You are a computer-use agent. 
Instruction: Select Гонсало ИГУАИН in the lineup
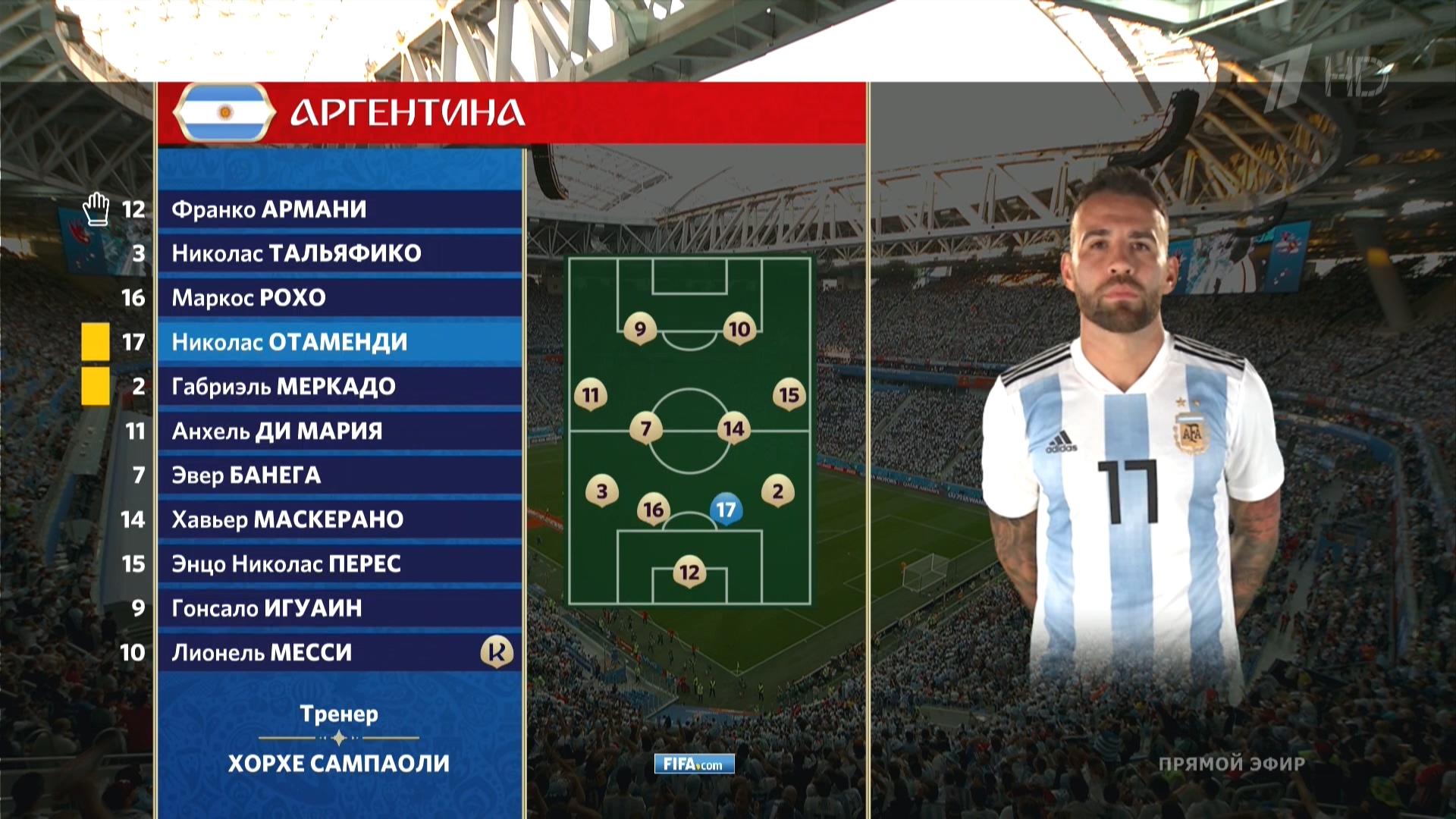(x=340, y=608)
